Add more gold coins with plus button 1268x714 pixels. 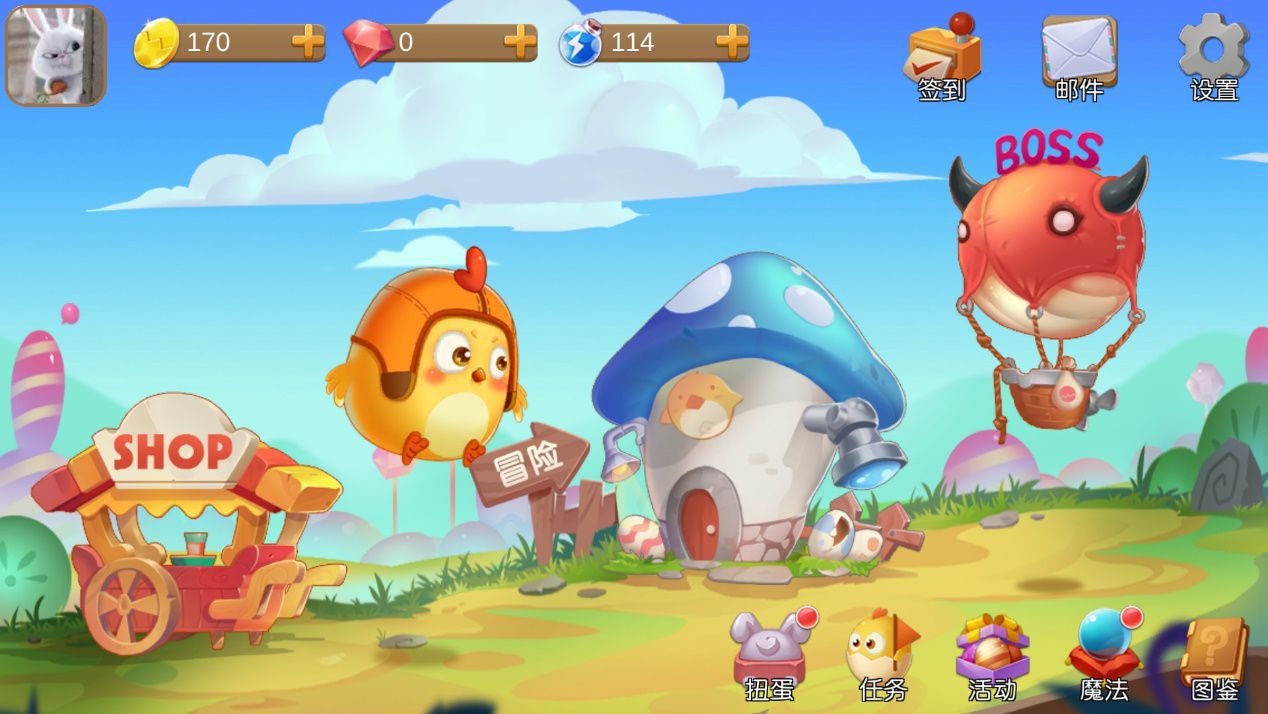point(308,42)
